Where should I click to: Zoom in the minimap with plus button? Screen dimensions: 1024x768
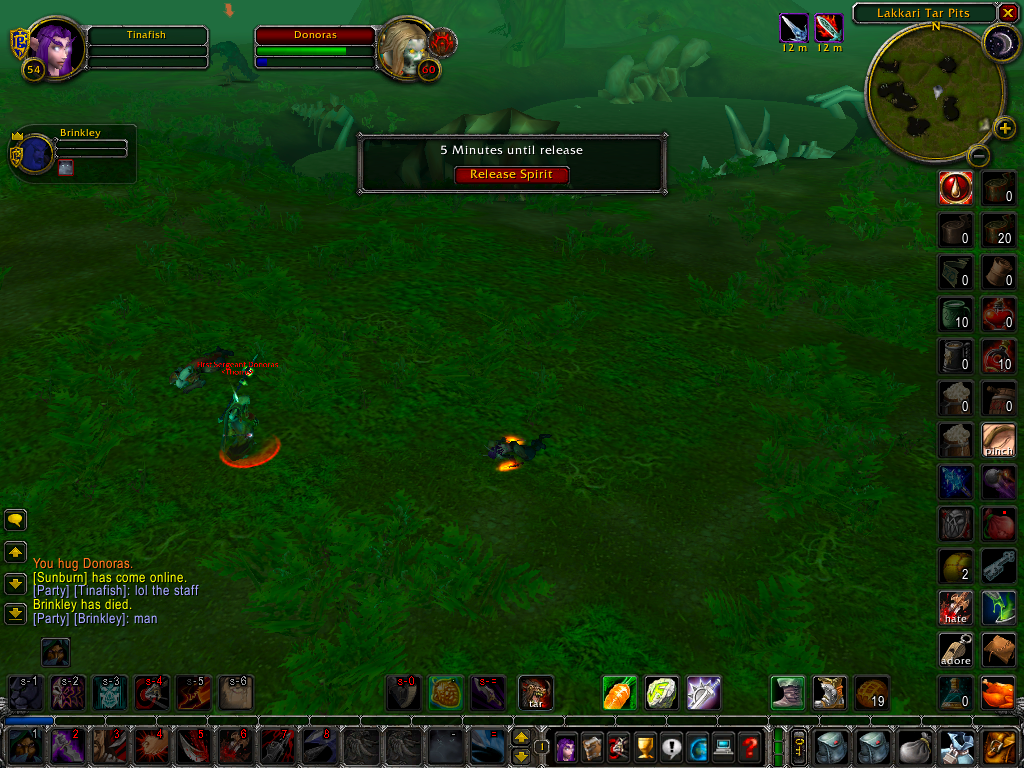tap(1005, 128)
